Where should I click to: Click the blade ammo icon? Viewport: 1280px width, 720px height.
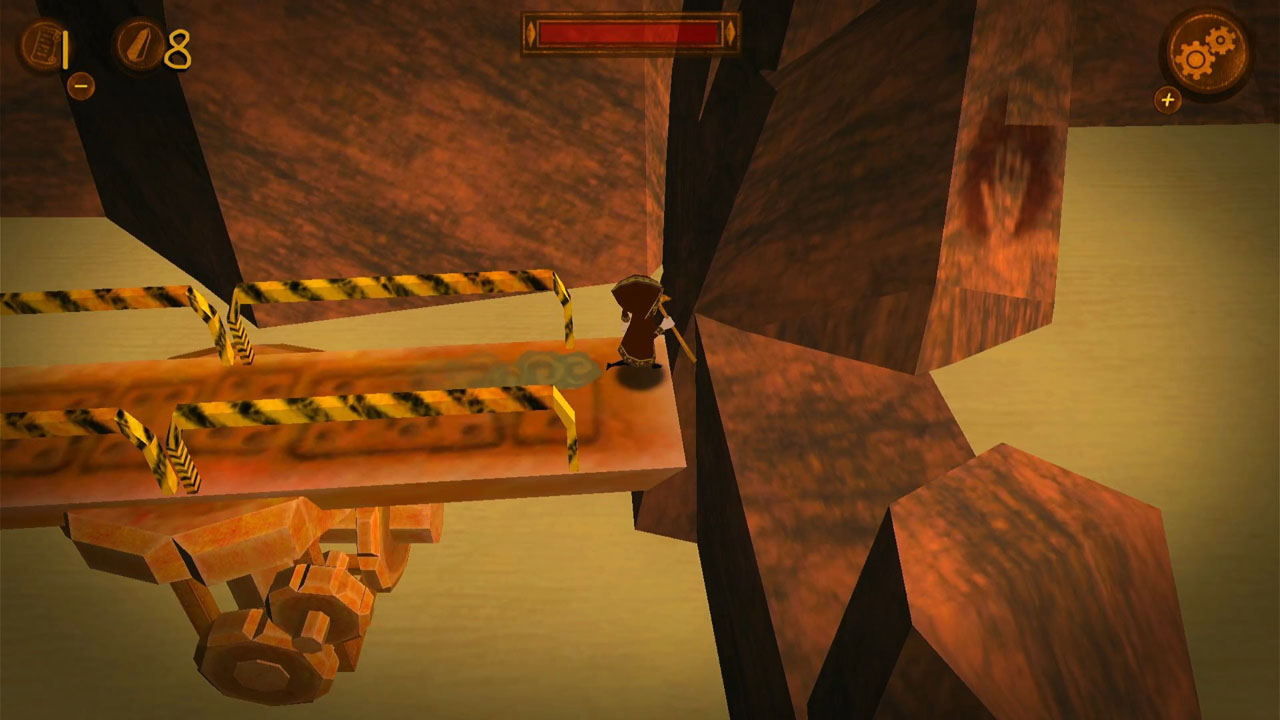click(x=140, y=43)
